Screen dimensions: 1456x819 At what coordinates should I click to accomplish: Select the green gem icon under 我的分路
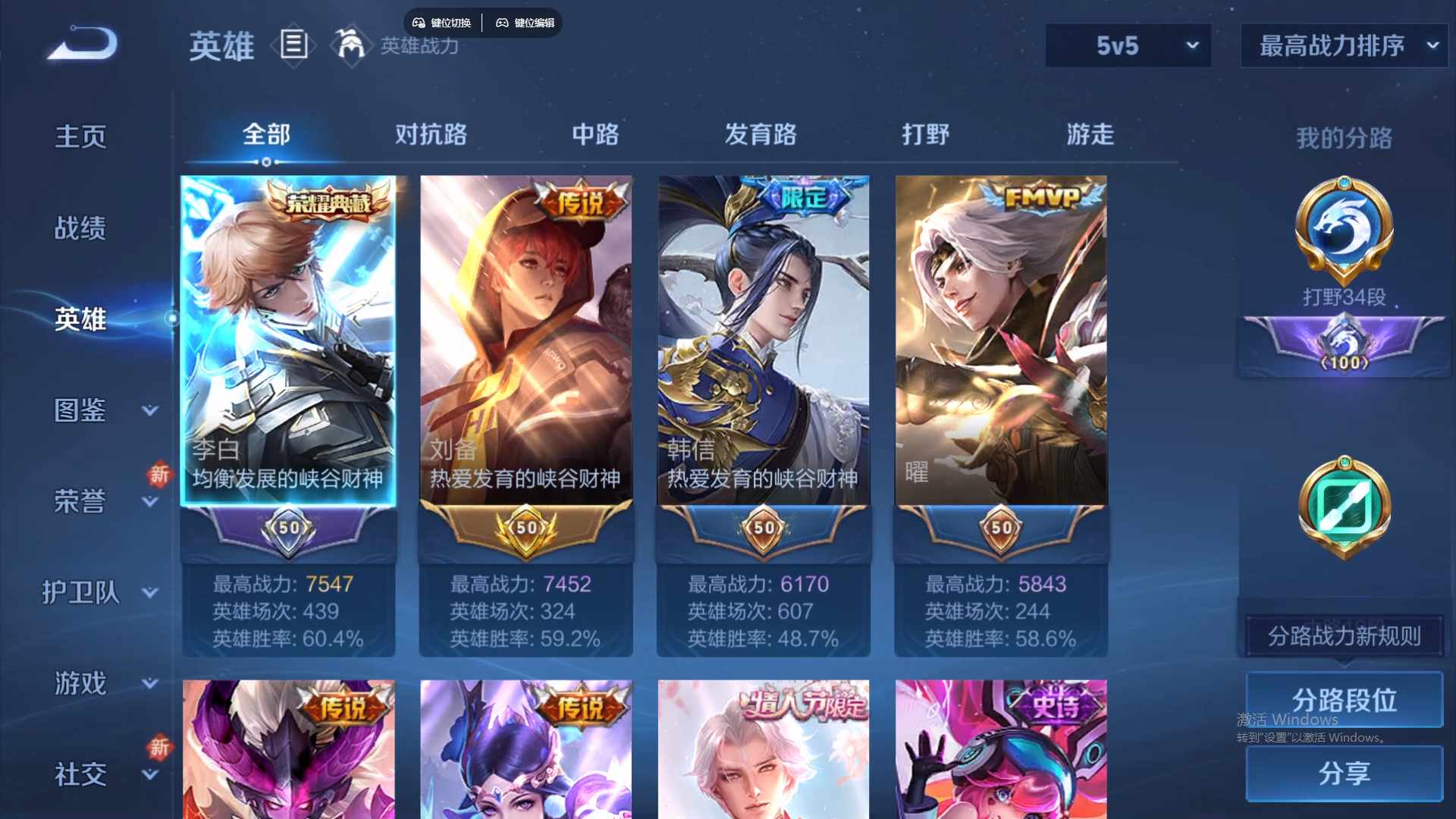1342,507
